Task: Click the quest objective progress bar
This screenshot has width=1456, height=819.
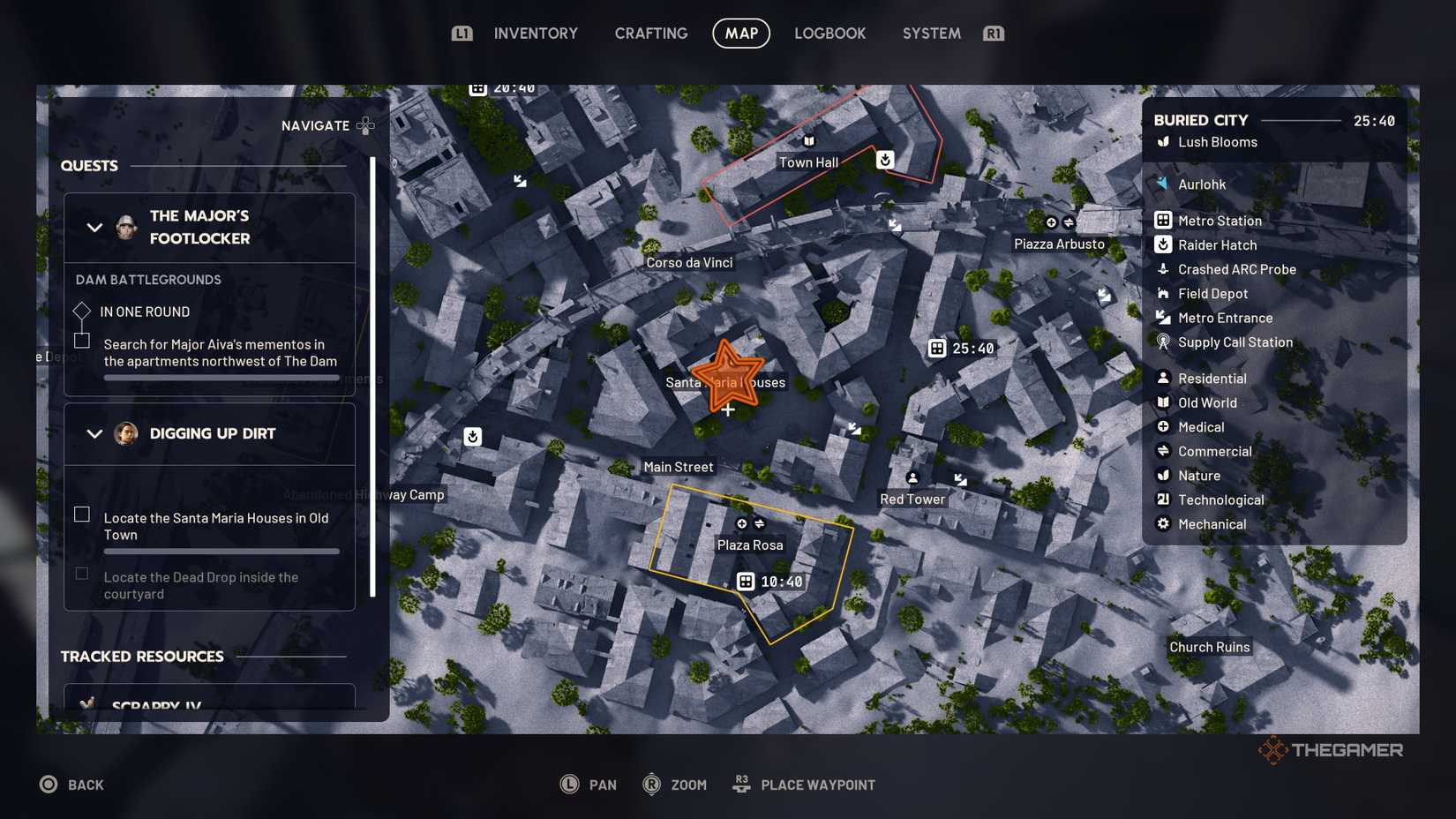Action: point(221,375)
